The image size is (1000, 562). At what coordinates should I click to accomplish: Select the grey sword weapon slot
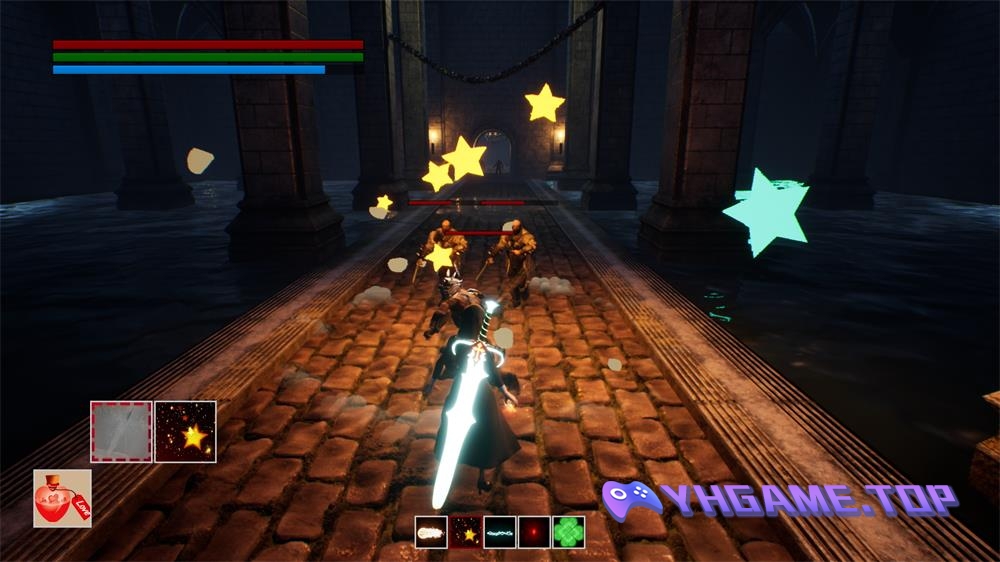pos(121,431)
